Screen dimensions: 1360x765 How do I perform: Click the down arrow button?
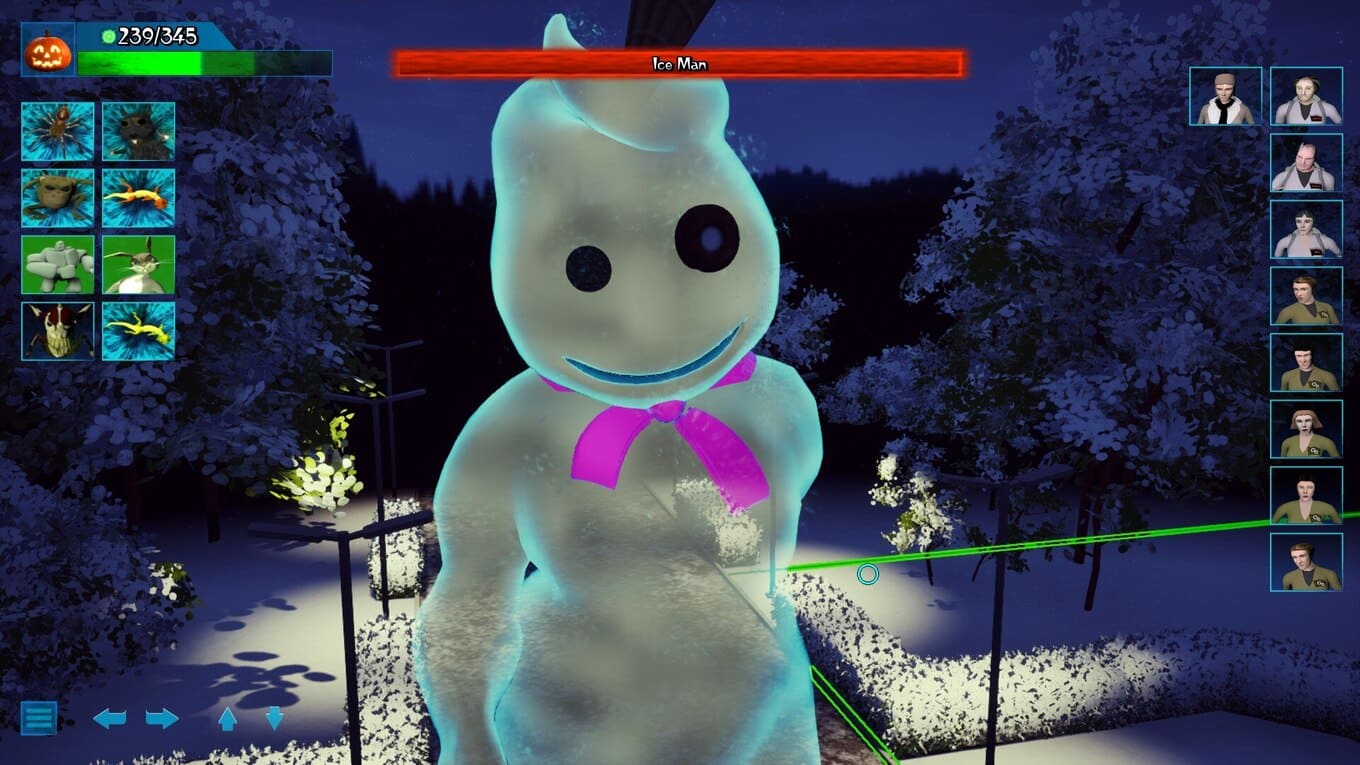tap(275, 718)
